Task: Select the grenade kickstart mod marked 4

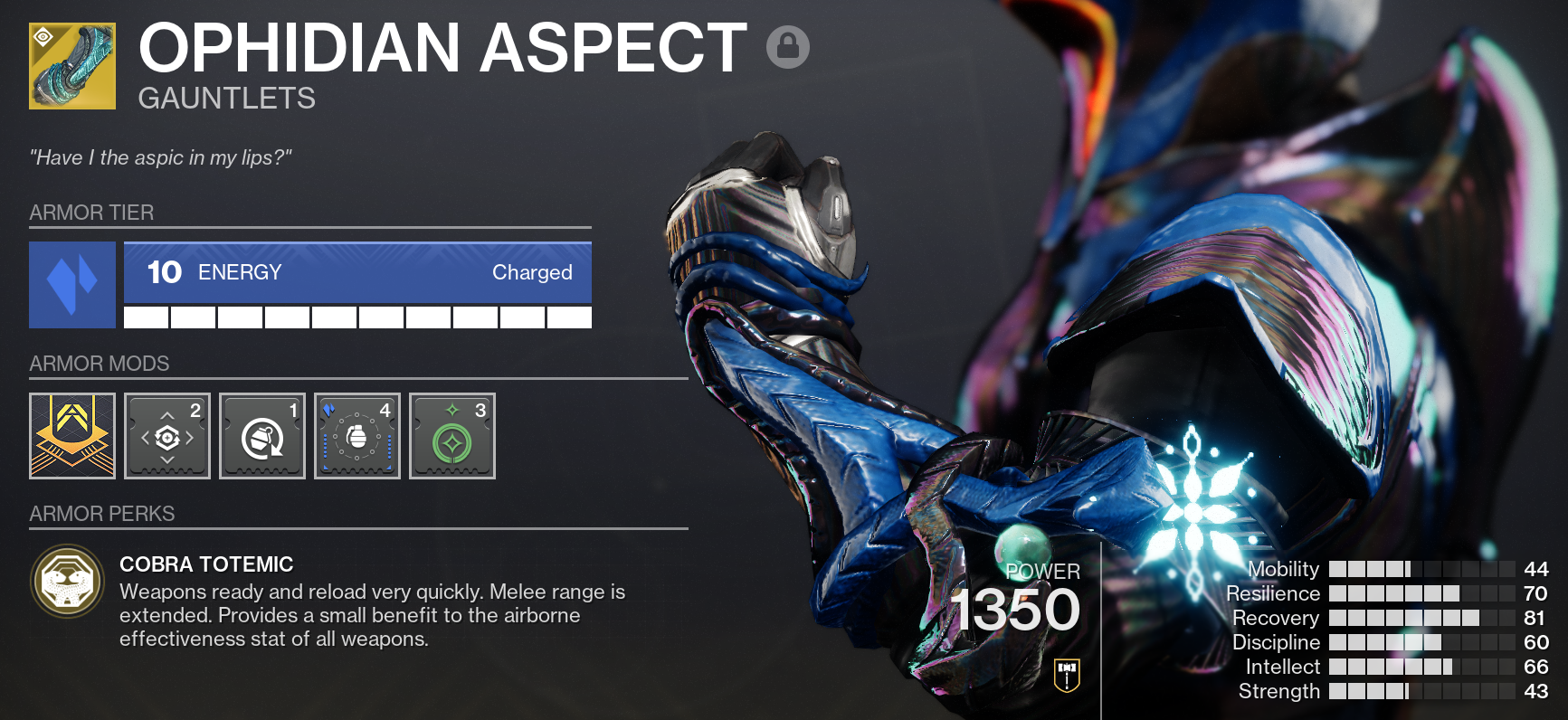Action: click(356, 435)
